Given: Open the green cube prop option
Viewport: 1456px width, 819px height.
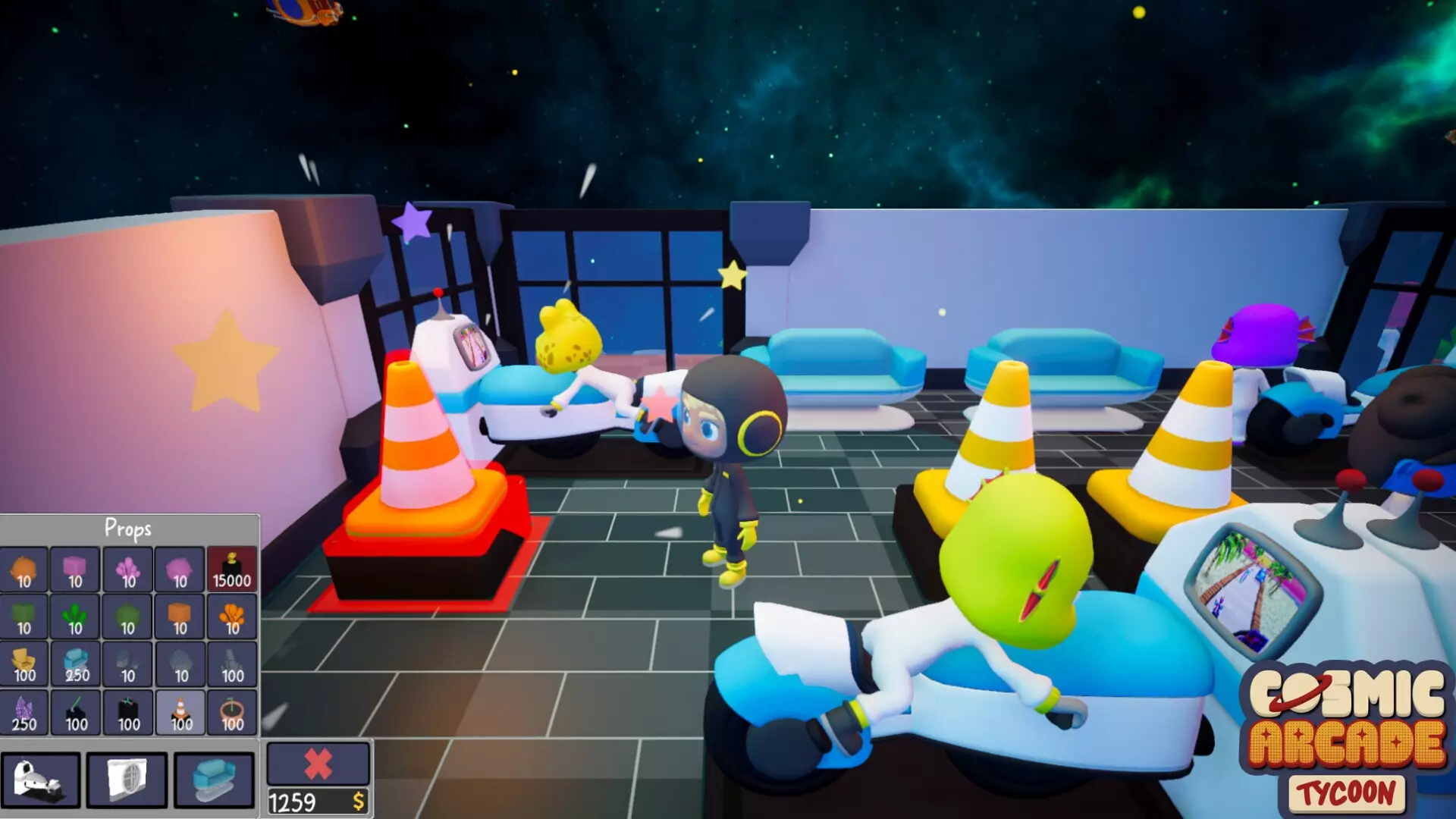Looking at the screenshot, I should coord(25,618).
